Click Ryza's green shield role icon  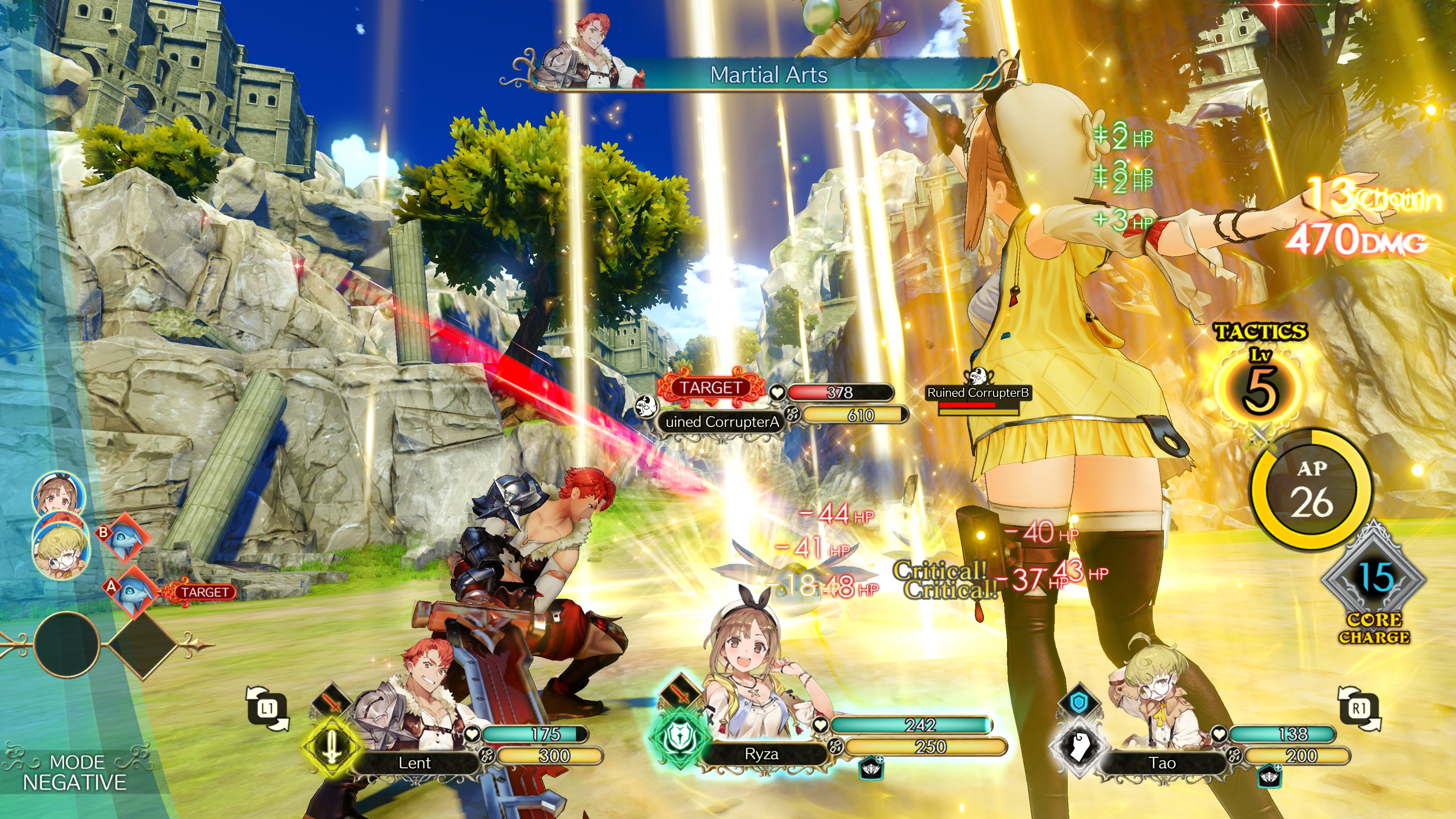679,738
